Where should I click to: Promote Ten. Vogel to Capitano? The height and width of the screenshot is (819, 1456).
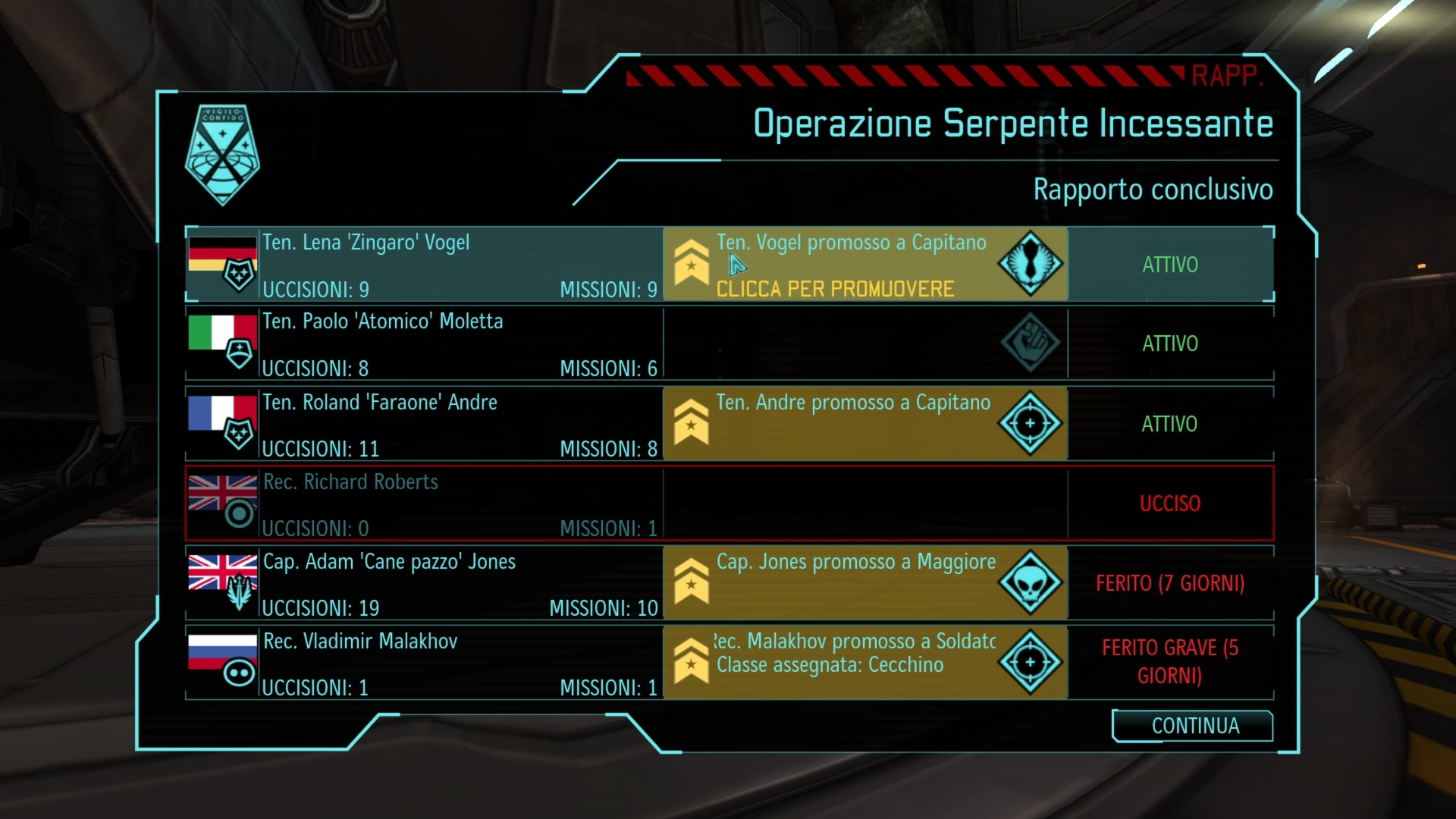point(834,288)
